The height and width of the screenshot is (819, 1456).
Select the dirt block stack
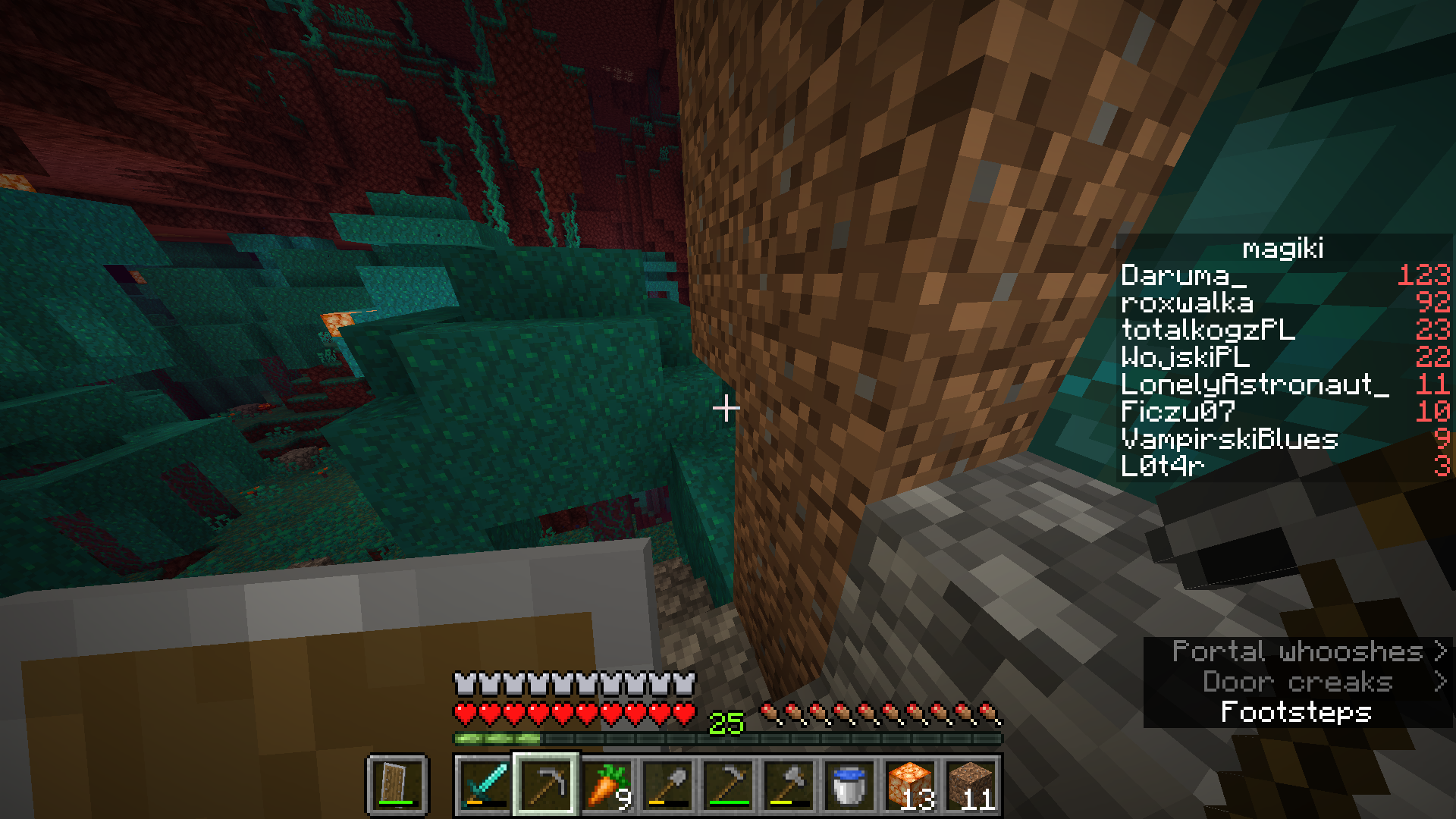point(971,784)
